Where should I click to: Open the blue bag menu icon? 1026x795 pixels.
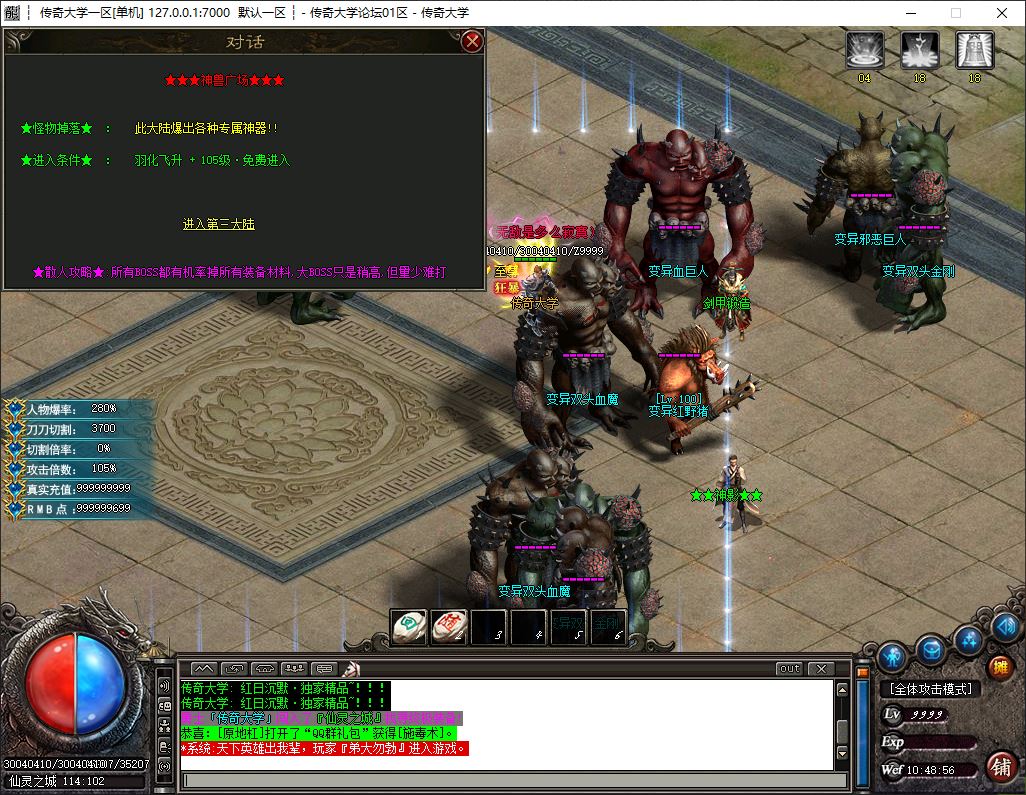[x=931, y=650]
